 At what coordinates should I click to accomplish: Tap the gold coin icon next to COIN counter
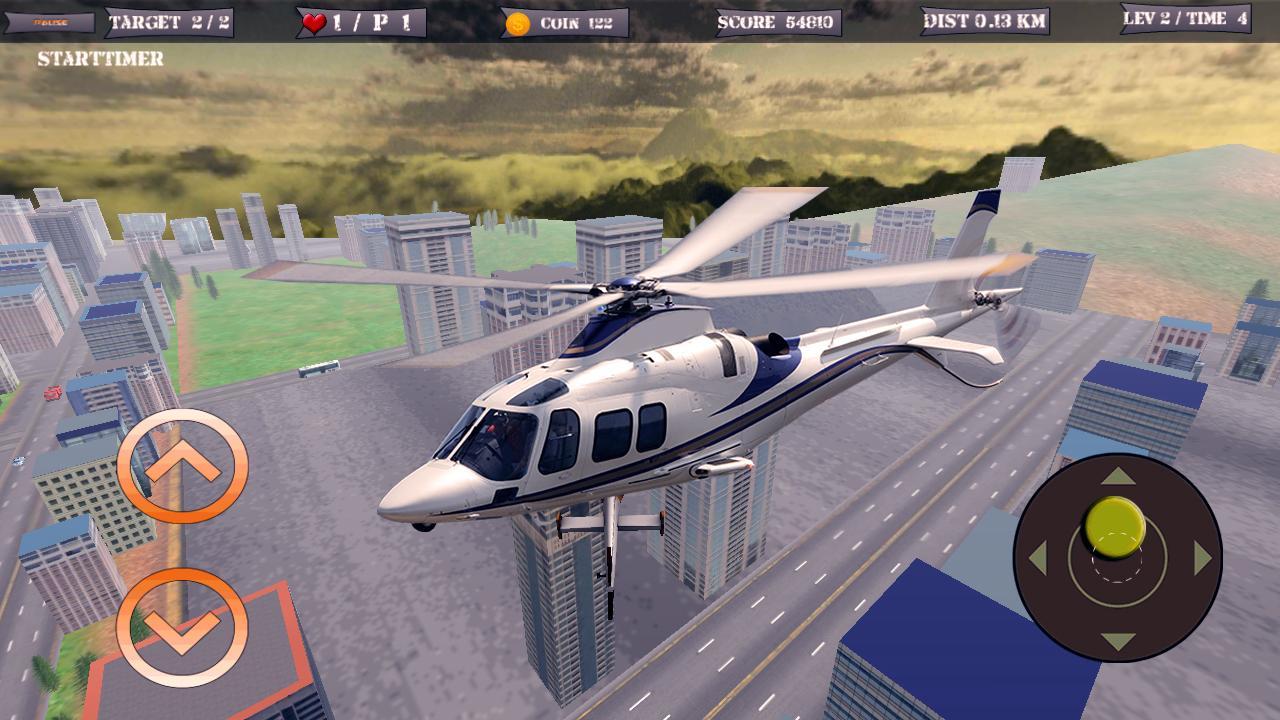click(516, 22)
